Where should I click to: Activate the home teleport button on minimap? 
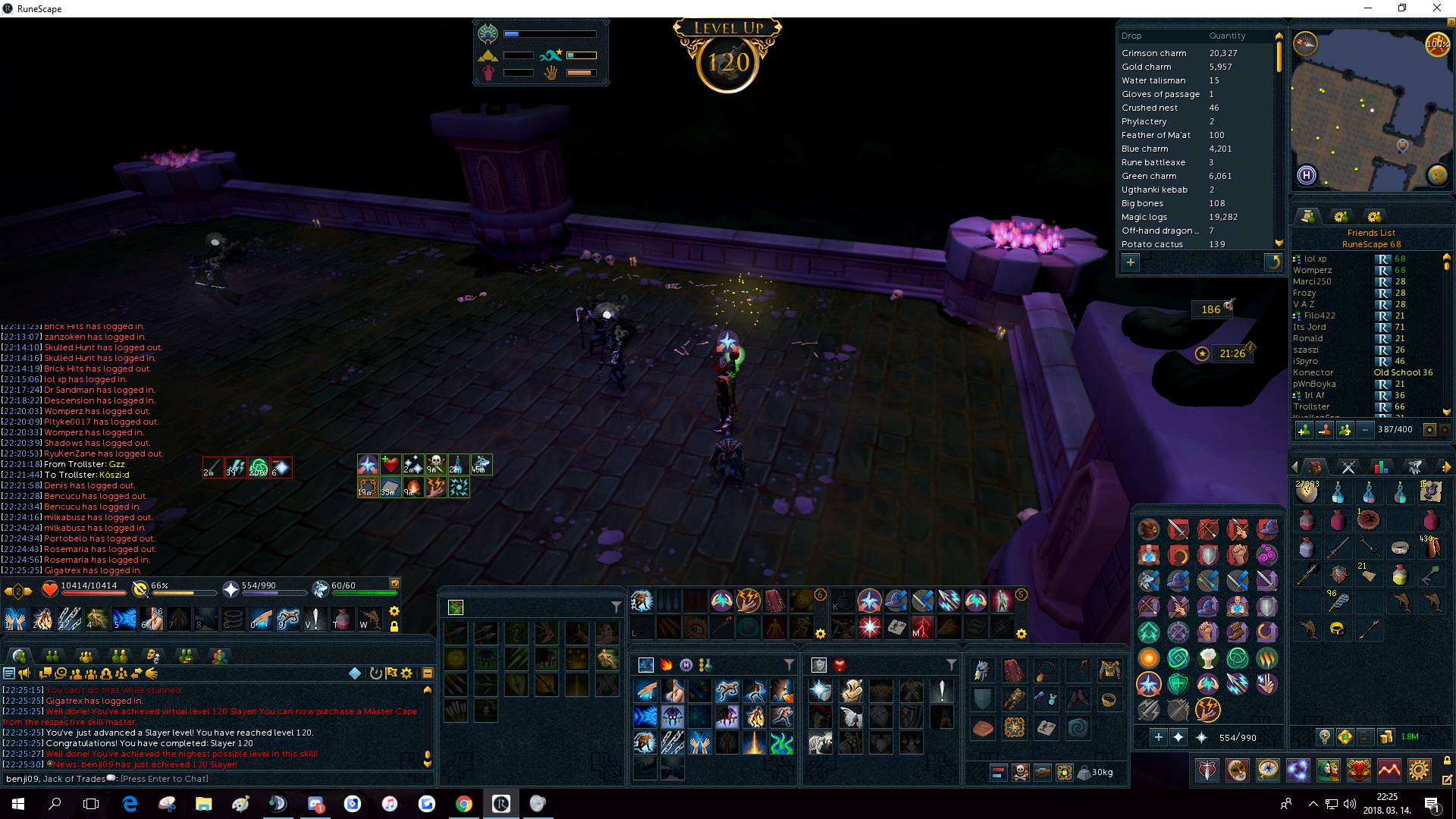(1306, 176)
